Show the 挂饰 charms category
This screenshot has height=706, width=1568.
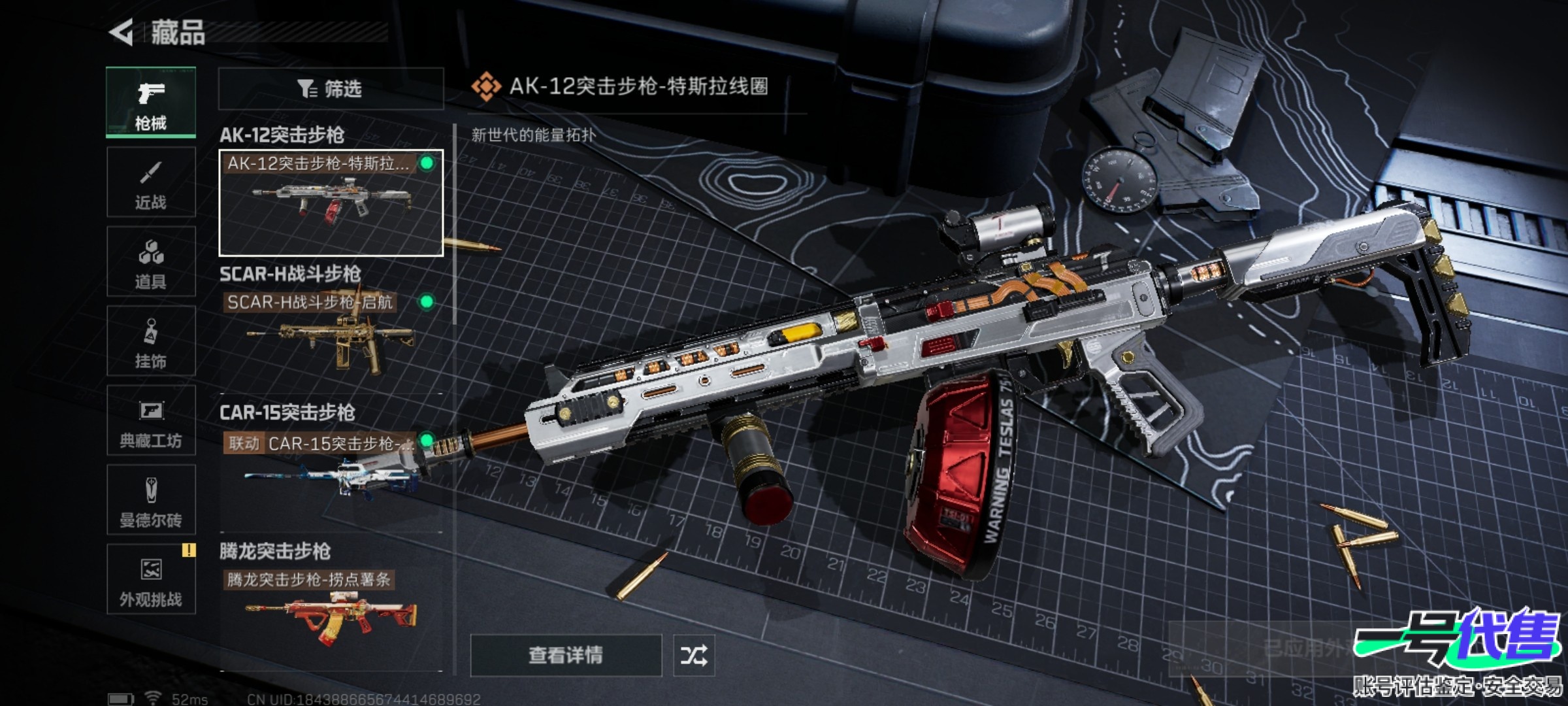point(151,341)
